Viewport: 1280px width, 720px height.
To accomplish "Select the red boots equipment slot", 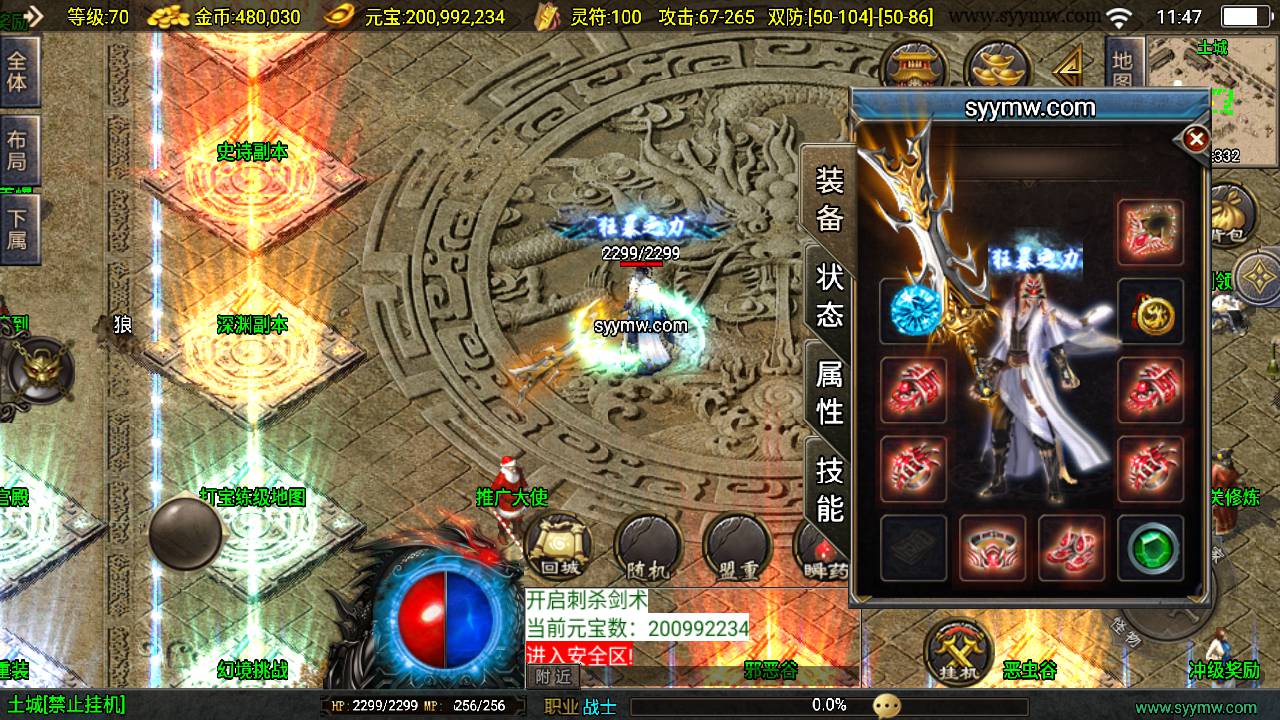I will coord(1071,547).
